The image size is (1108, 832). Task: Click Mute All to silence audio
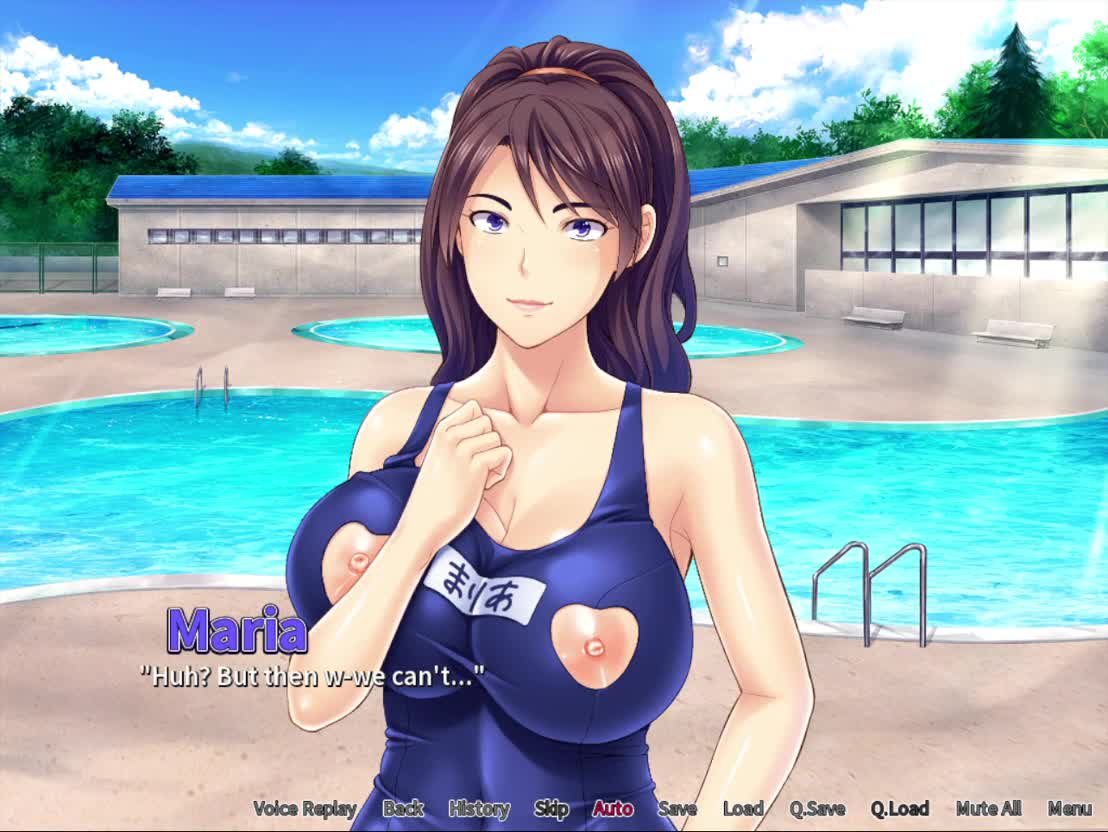click(988, 809)
